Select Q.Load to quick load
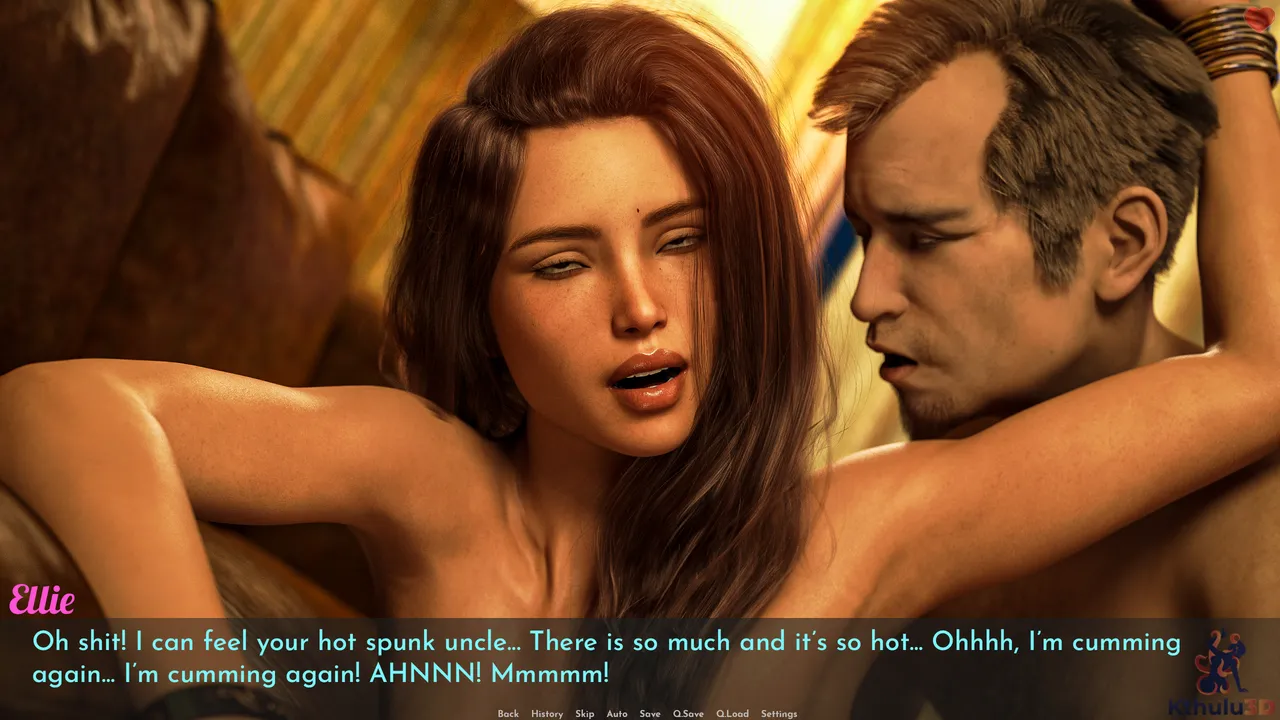 732,714
